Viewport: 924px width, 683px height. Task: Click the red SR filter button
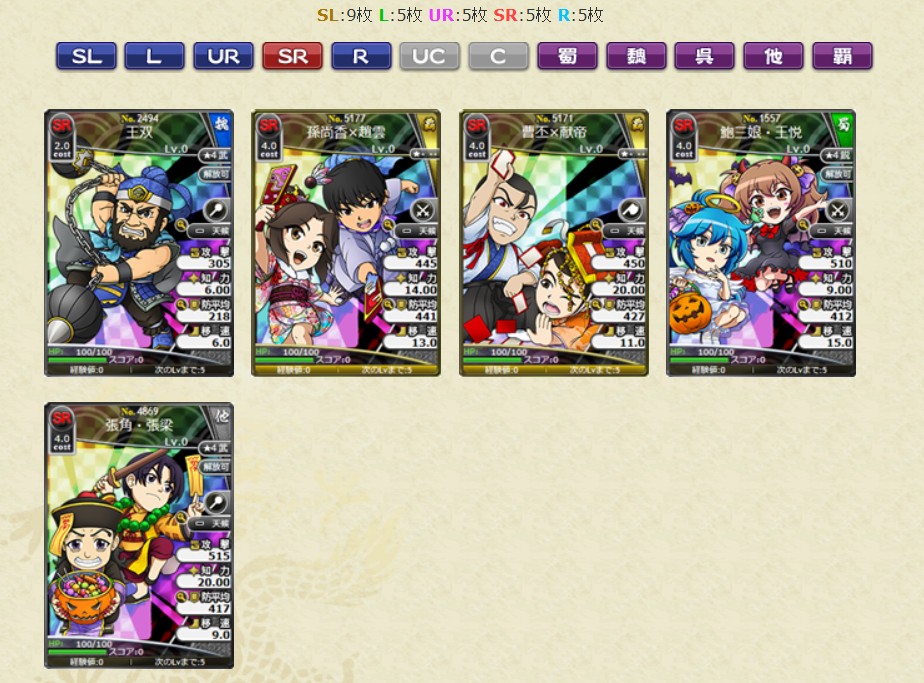292,57
